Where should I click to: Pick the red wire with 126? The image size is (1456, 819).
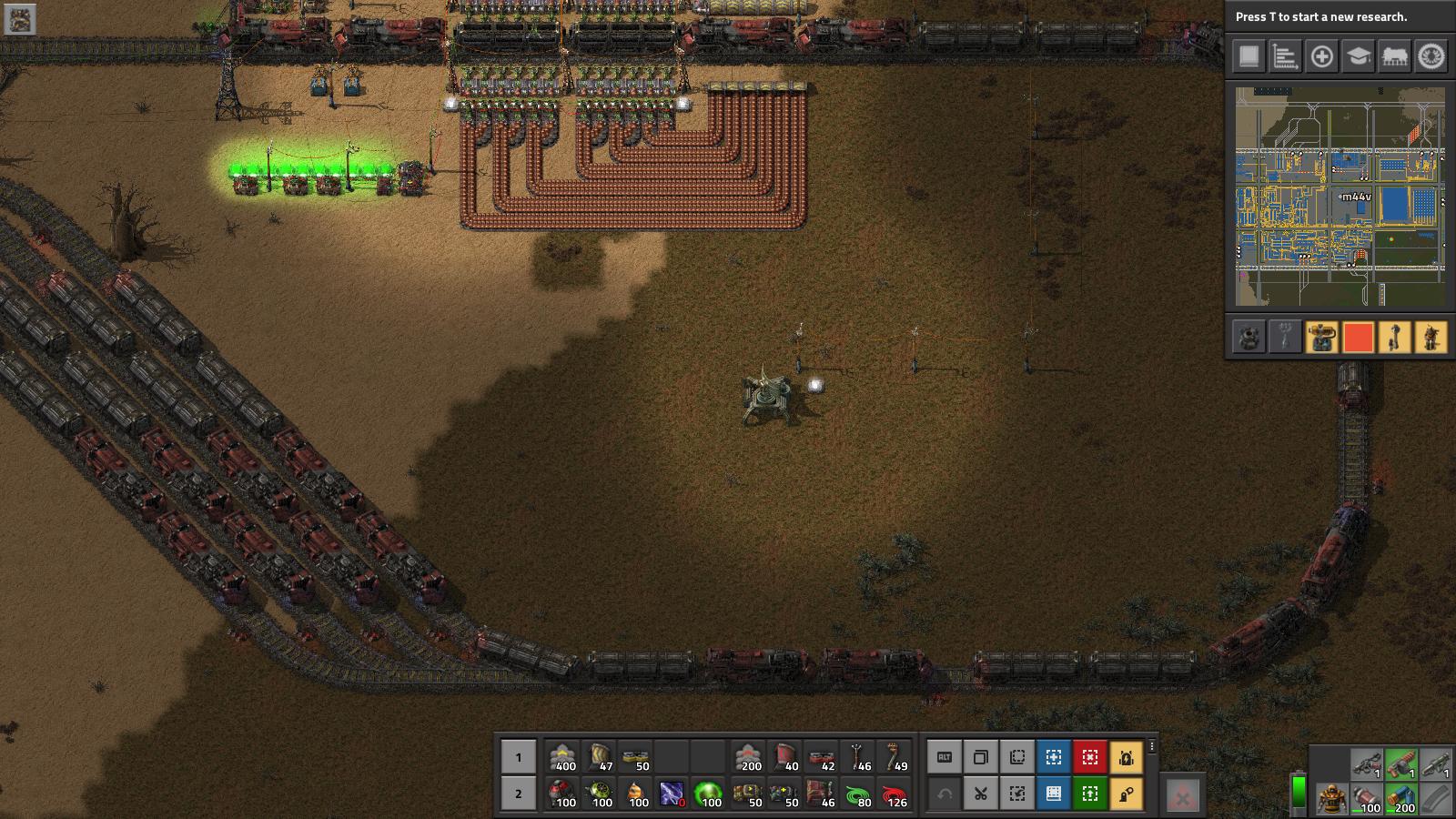tap(894, 794)
